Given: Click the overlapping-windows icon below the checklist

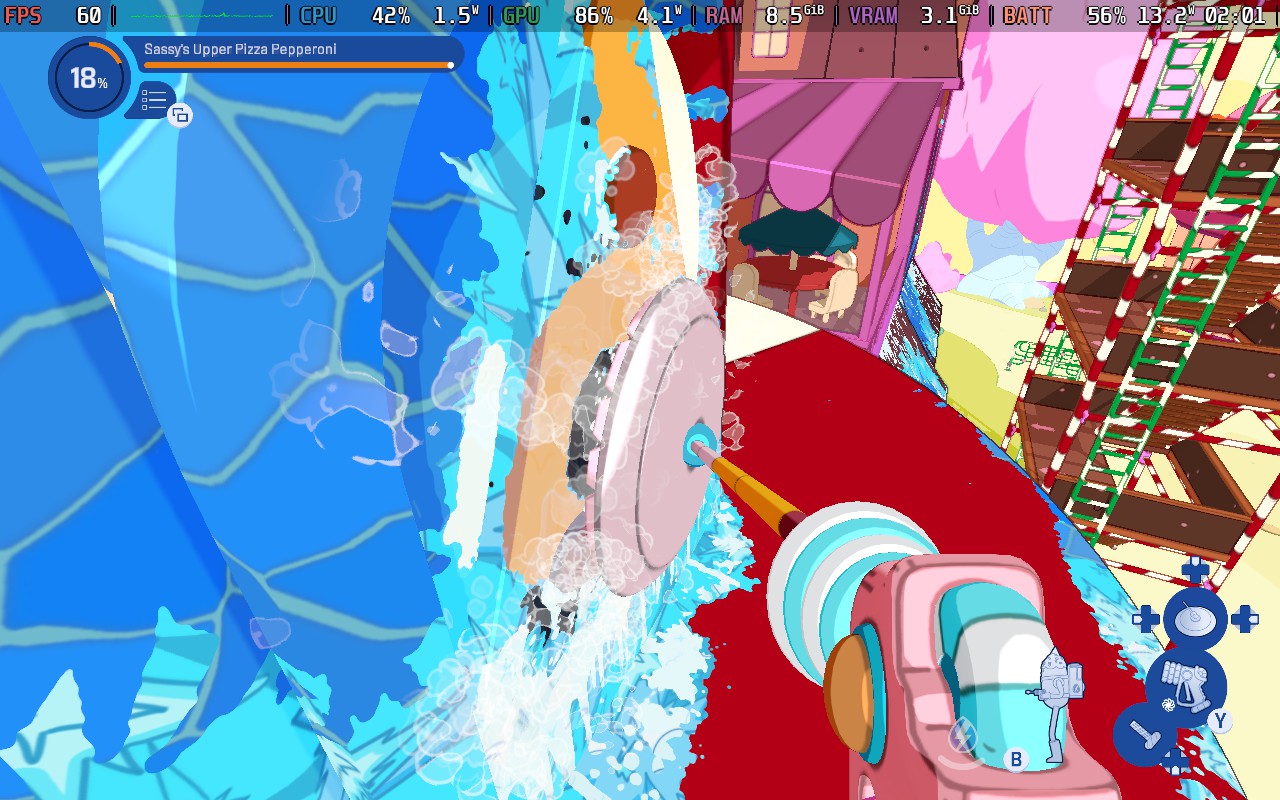Looking at the screenshot, I should 180,117.
